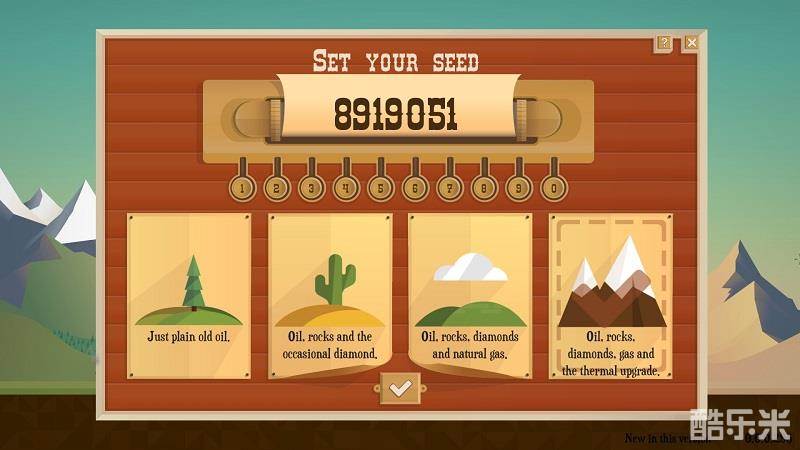Select the digit 0 seed button
This screenshot has width=800, height=450.
(x=554, y=186)
